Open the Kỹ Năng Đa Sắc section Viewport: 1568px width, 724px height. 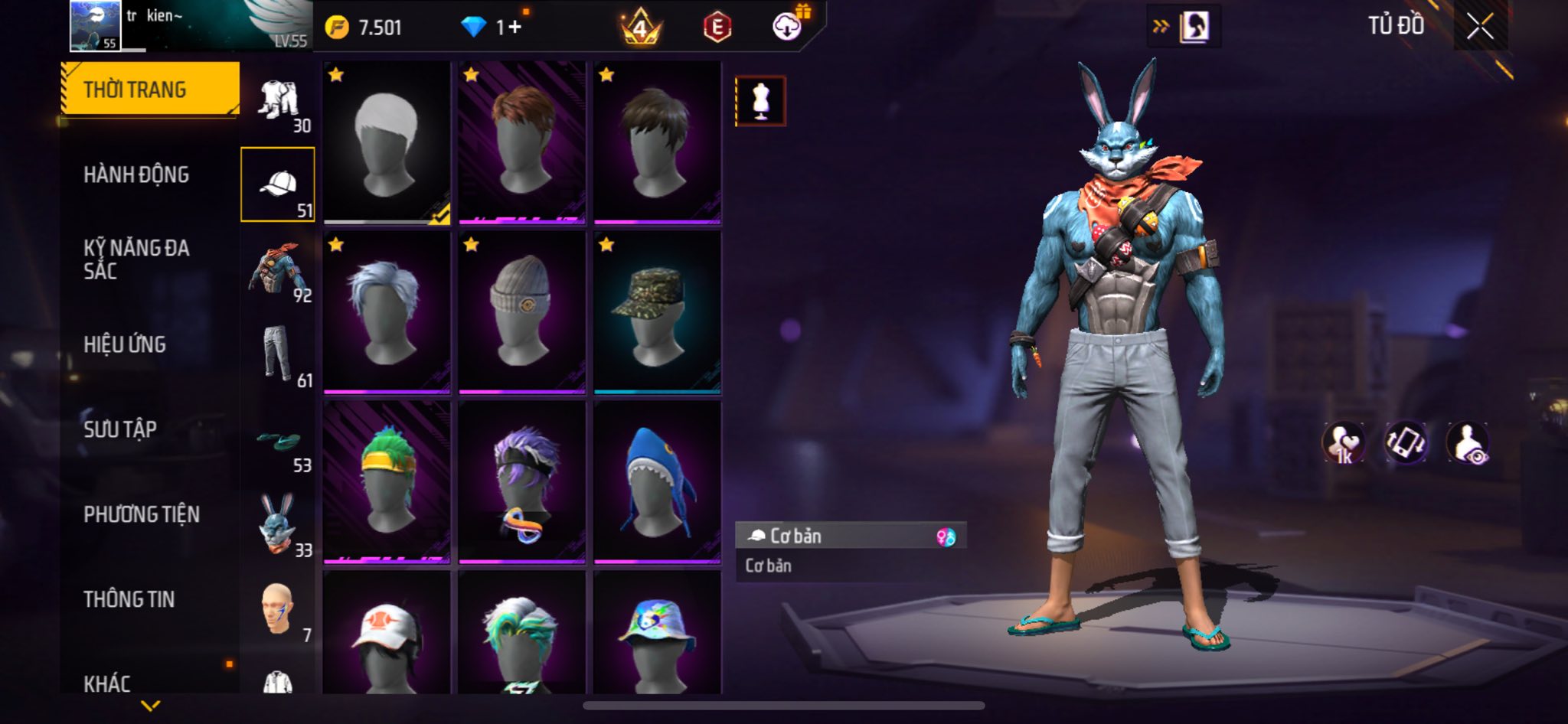136,259
